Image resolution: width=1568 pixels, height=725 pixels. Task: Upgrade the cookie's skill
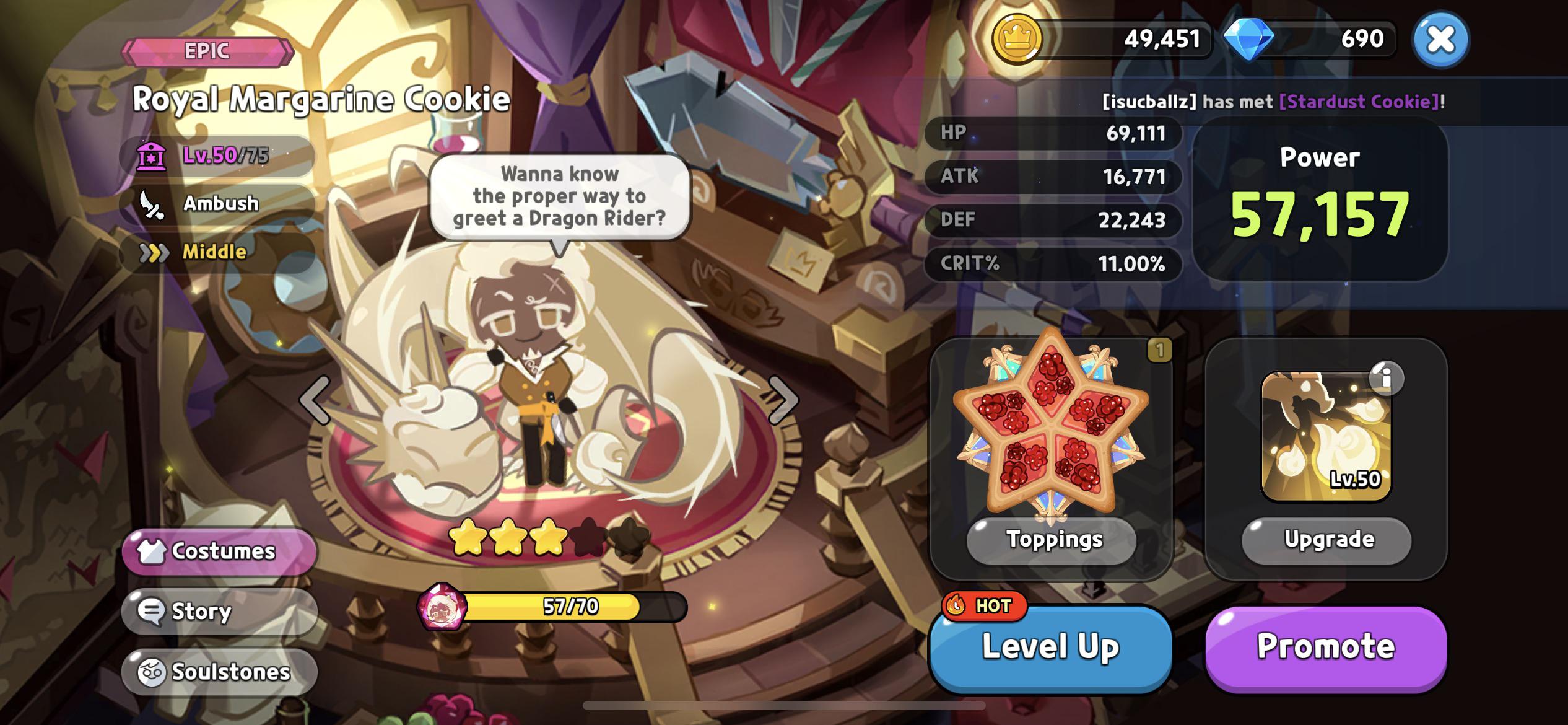[x=1326, y=540]
